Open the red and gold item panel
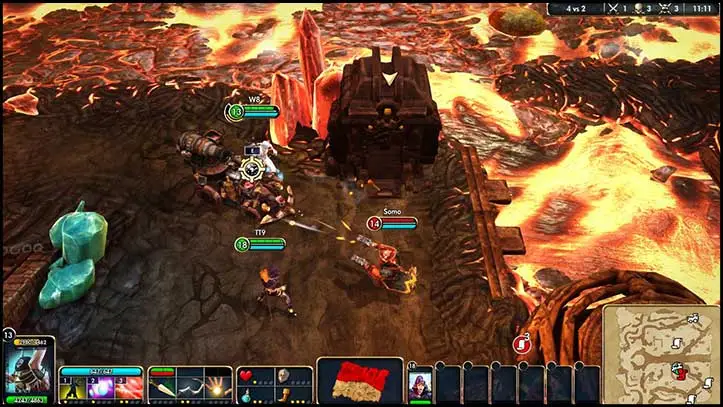Viewport: 723px width, 407px height. 359,381
